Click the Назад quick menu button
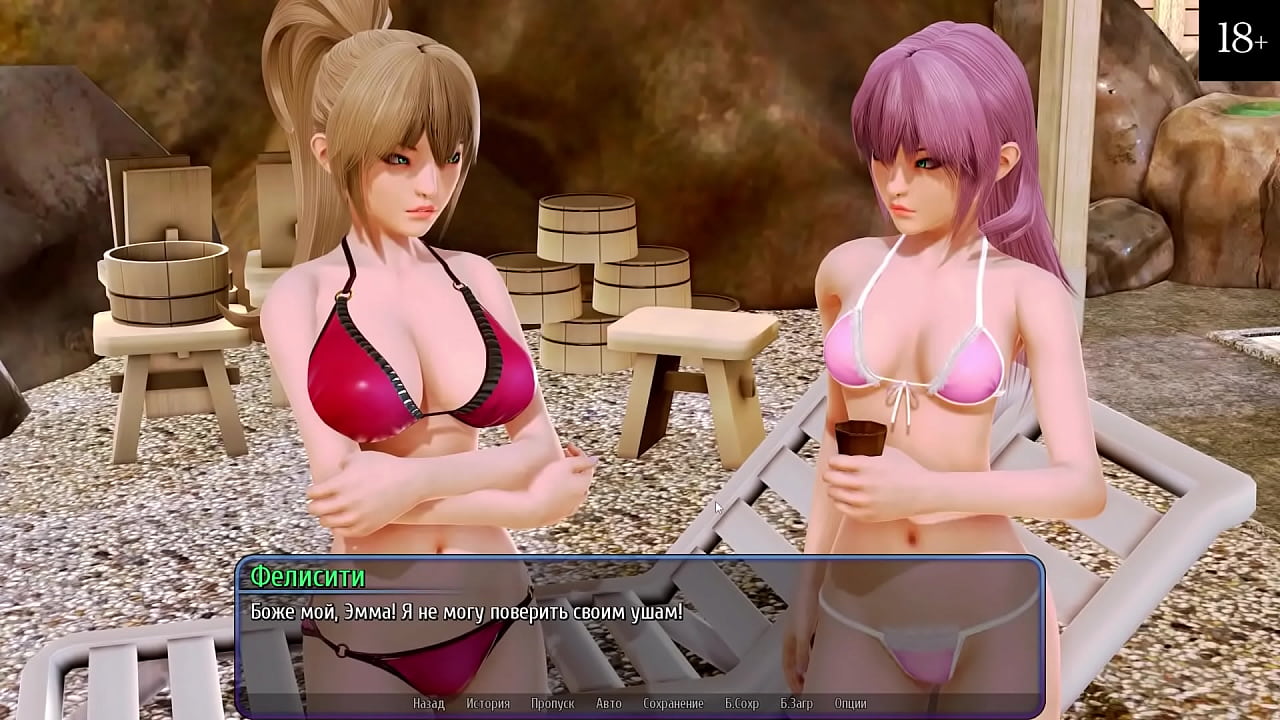This screenshot has width=1280, height=720. coord(428,704)
